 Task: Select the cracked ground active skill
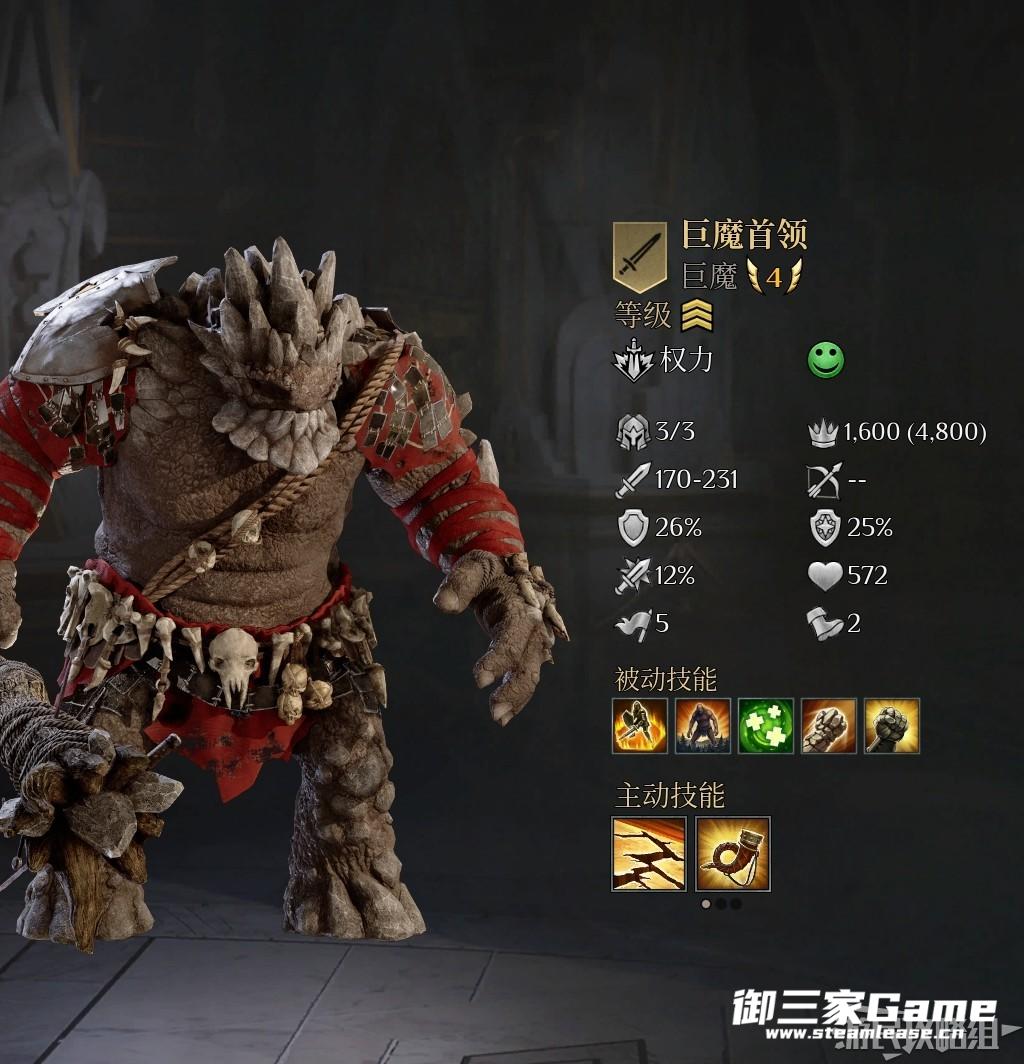649,854
